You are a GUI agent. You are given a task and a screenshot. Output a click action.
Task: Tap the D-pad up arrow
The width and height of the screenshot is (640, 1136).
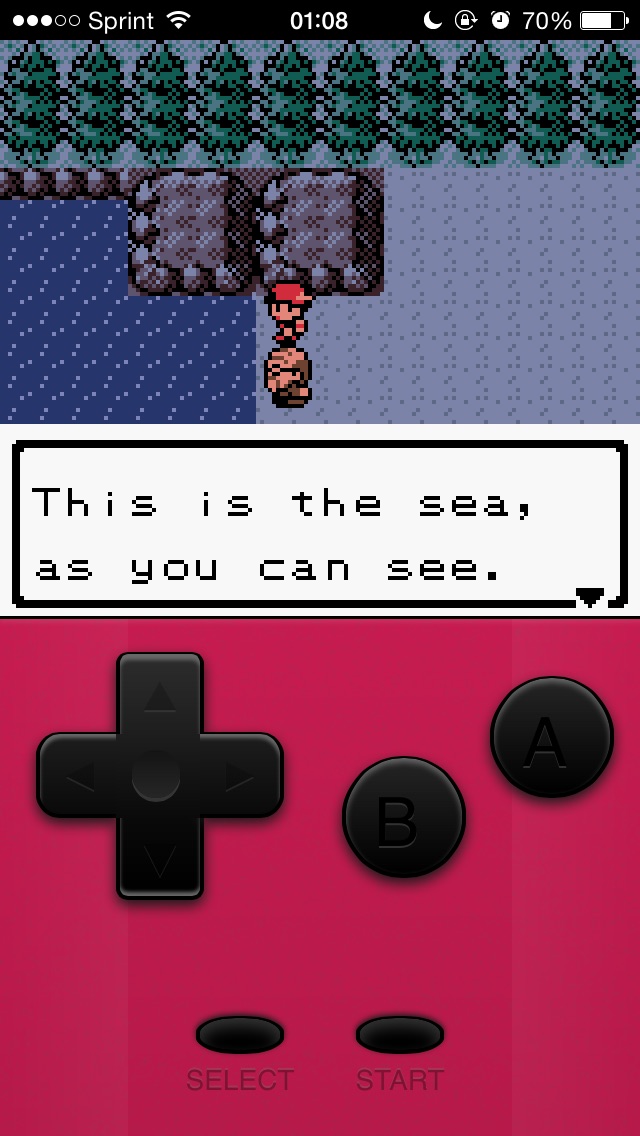[160, 697]
